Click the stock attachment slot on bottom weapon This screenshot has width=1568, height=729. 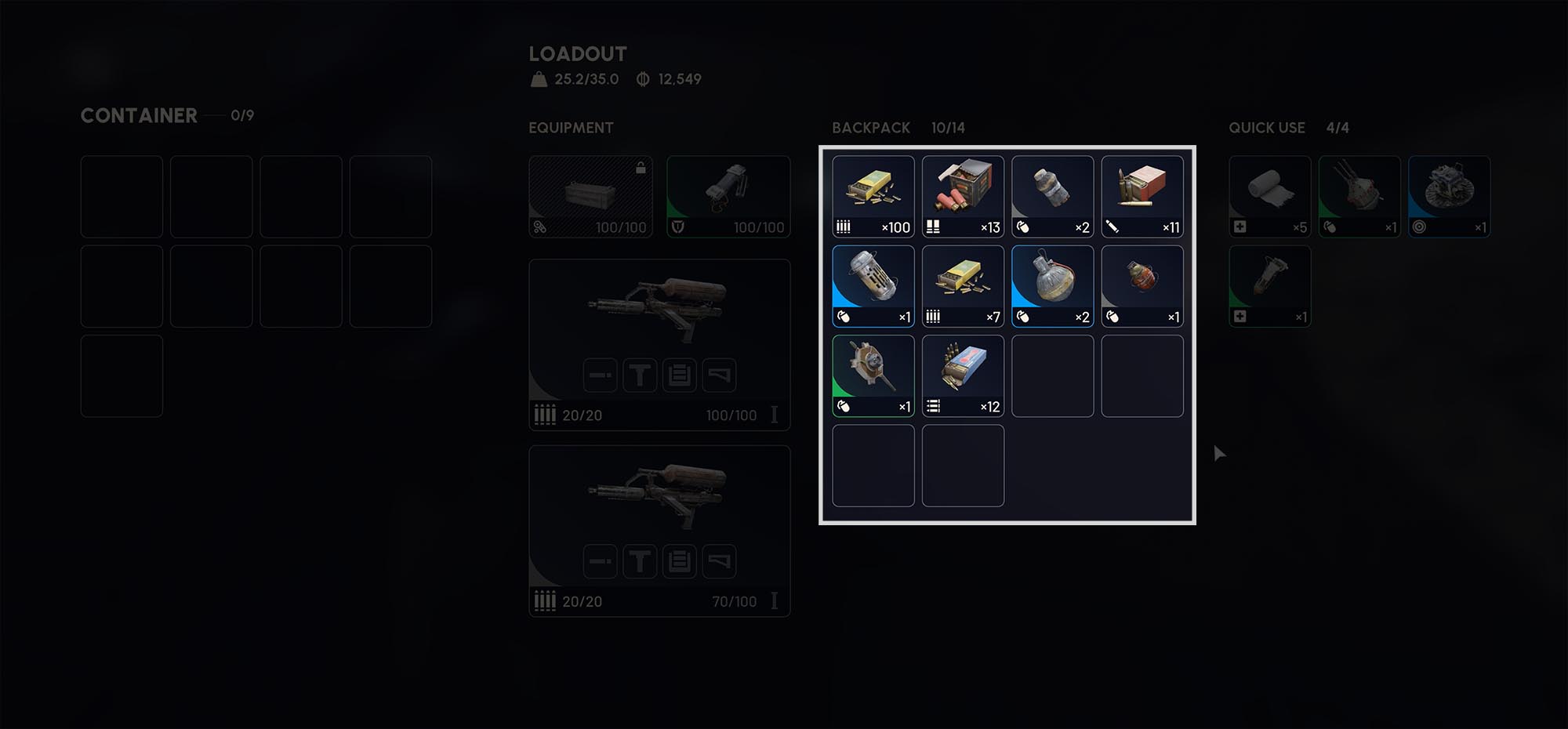click(720, 561)
